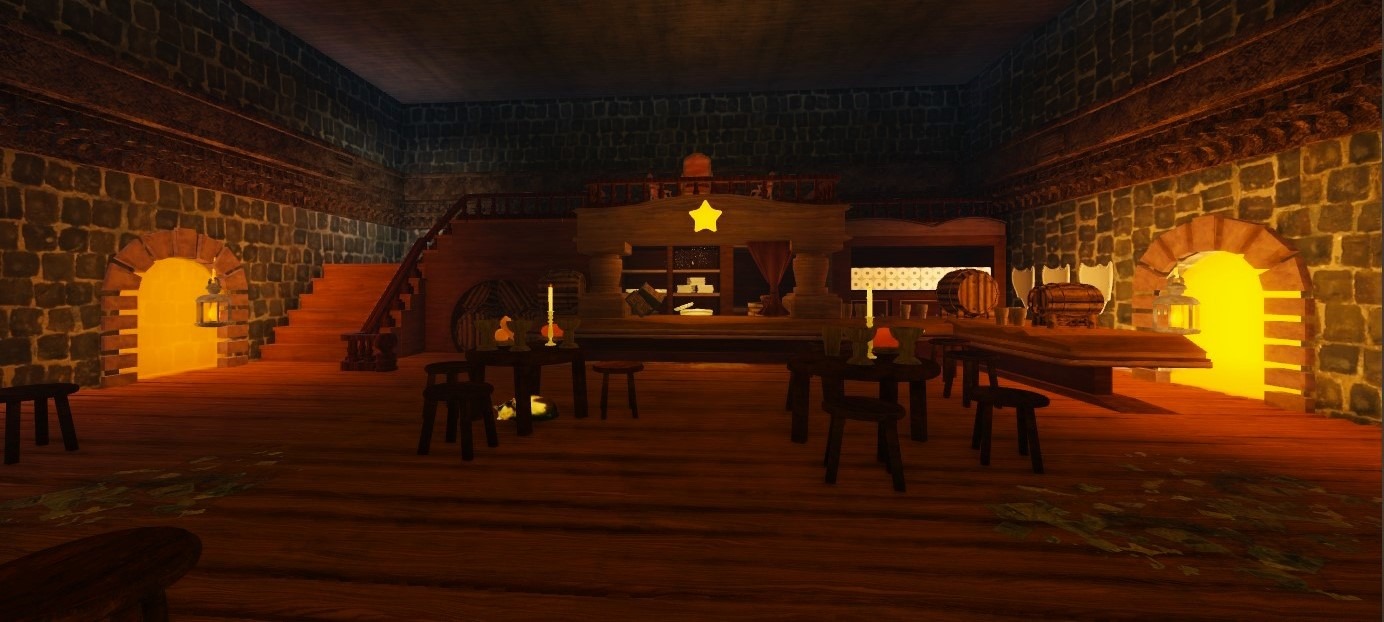Click the yellow star marker
This screenshot has width=1384, height=622.
click(x=705, y=216)
